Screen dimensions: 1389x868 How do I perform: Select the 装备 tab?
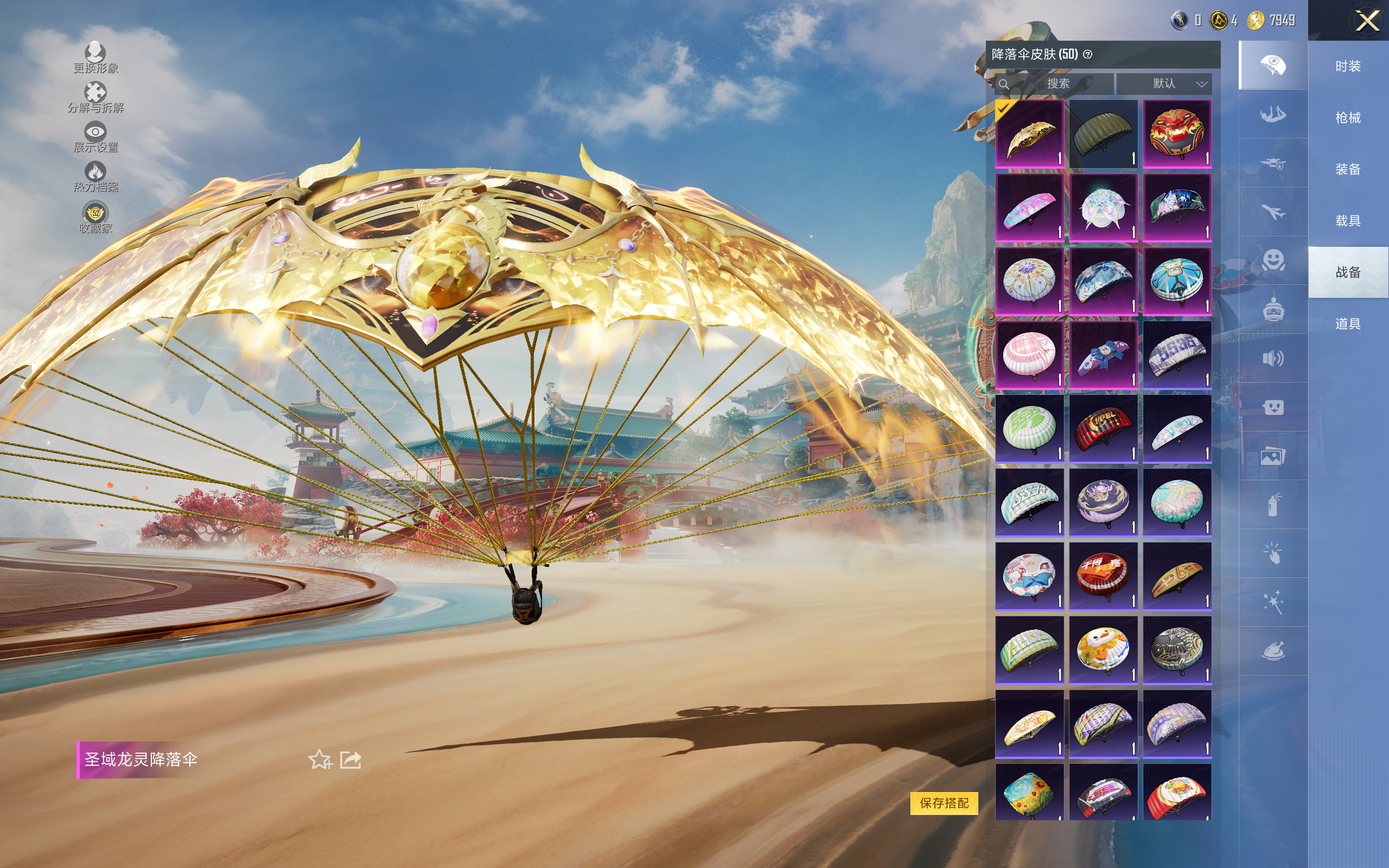click(x=1348, y=169)
